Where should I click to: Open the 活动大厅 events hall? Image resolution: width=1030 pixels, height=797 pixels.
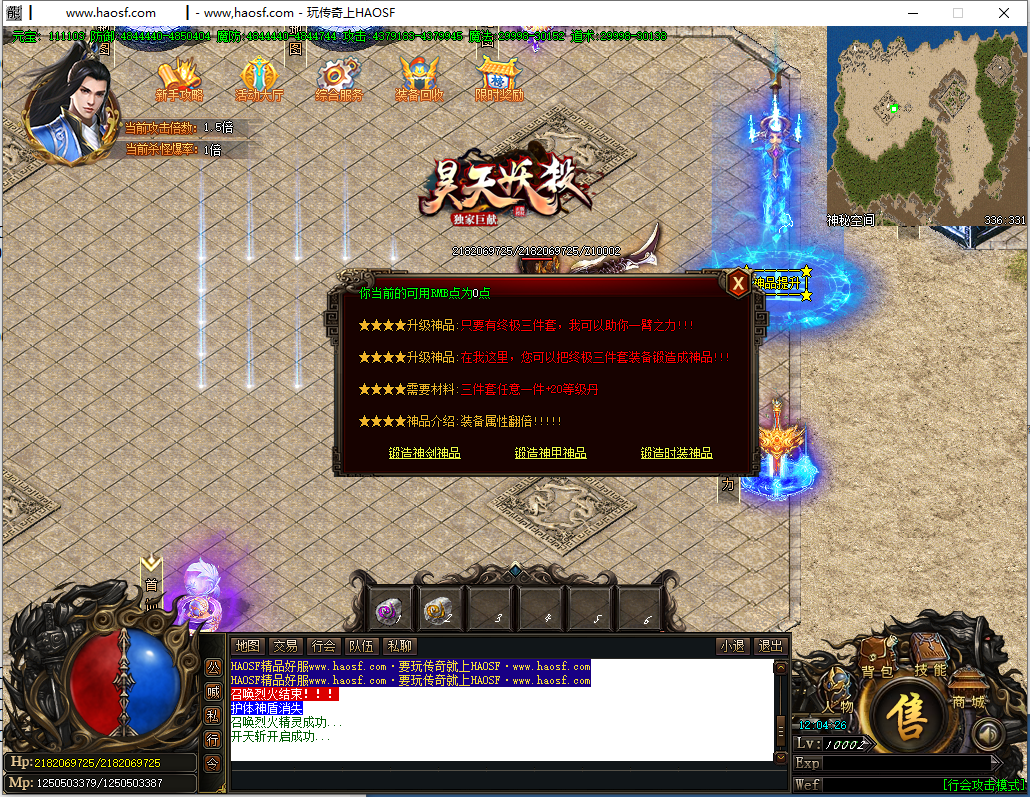259,79
